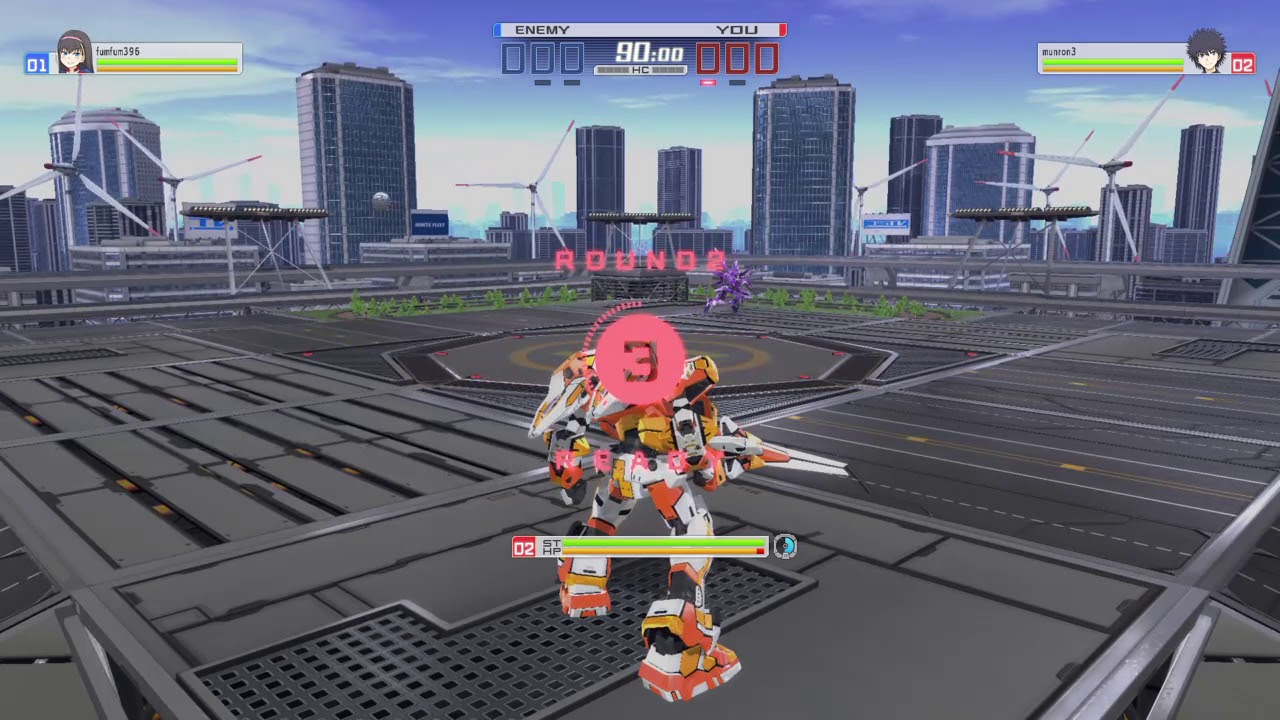1280x720 pixels.
Task: Toggle the highlighted red YOU round marker
Action: (708, 82)
